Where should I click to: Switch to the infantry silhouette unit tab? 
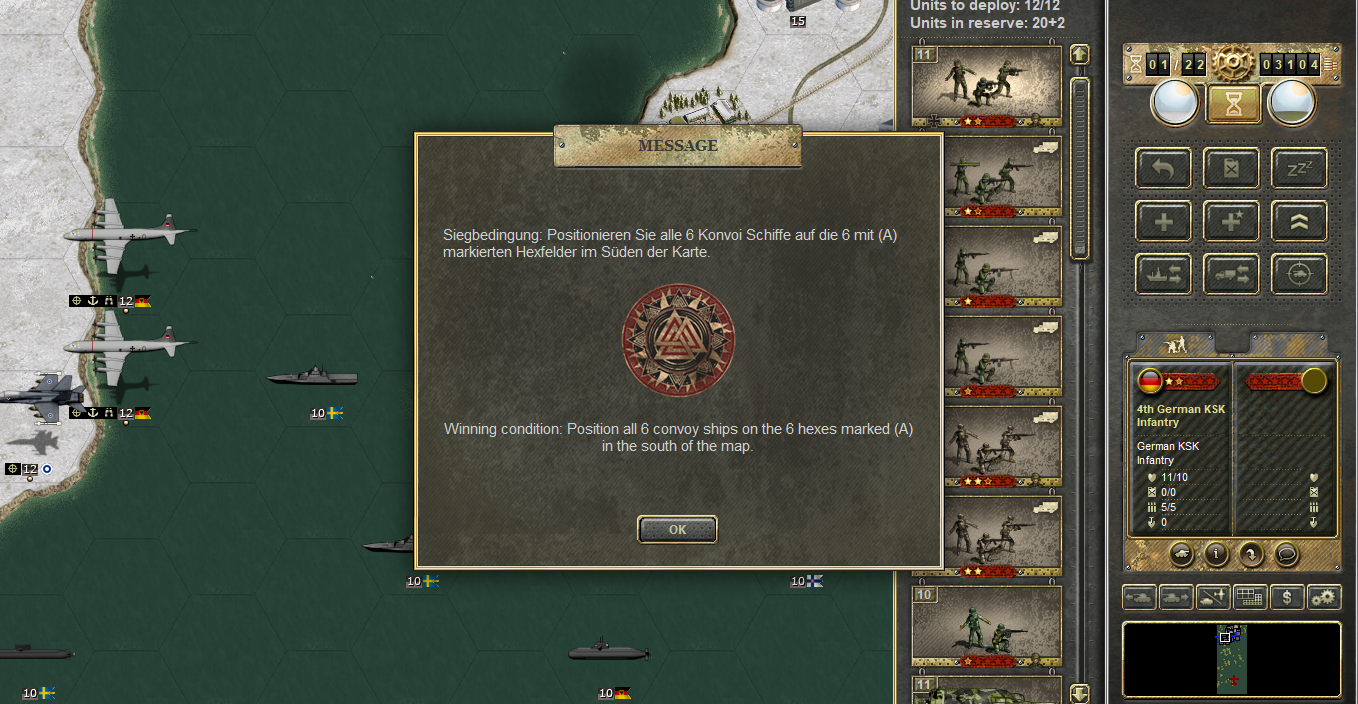click(1176, 344)
